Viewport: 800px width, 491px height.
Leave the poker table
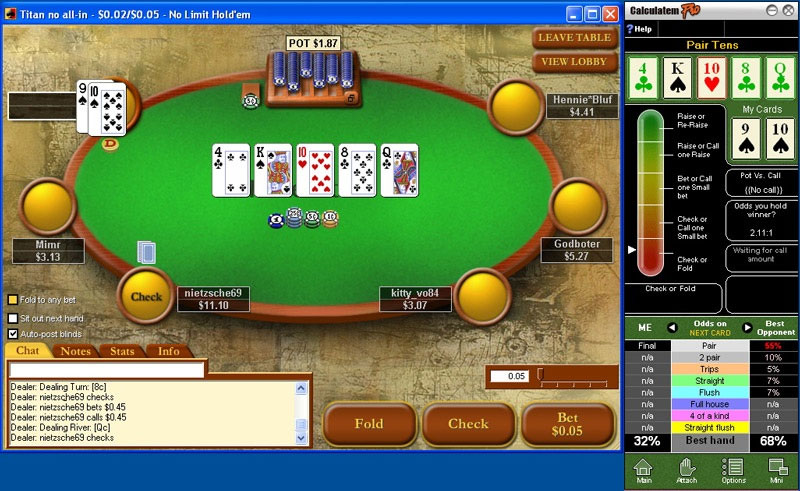[574, 38]
